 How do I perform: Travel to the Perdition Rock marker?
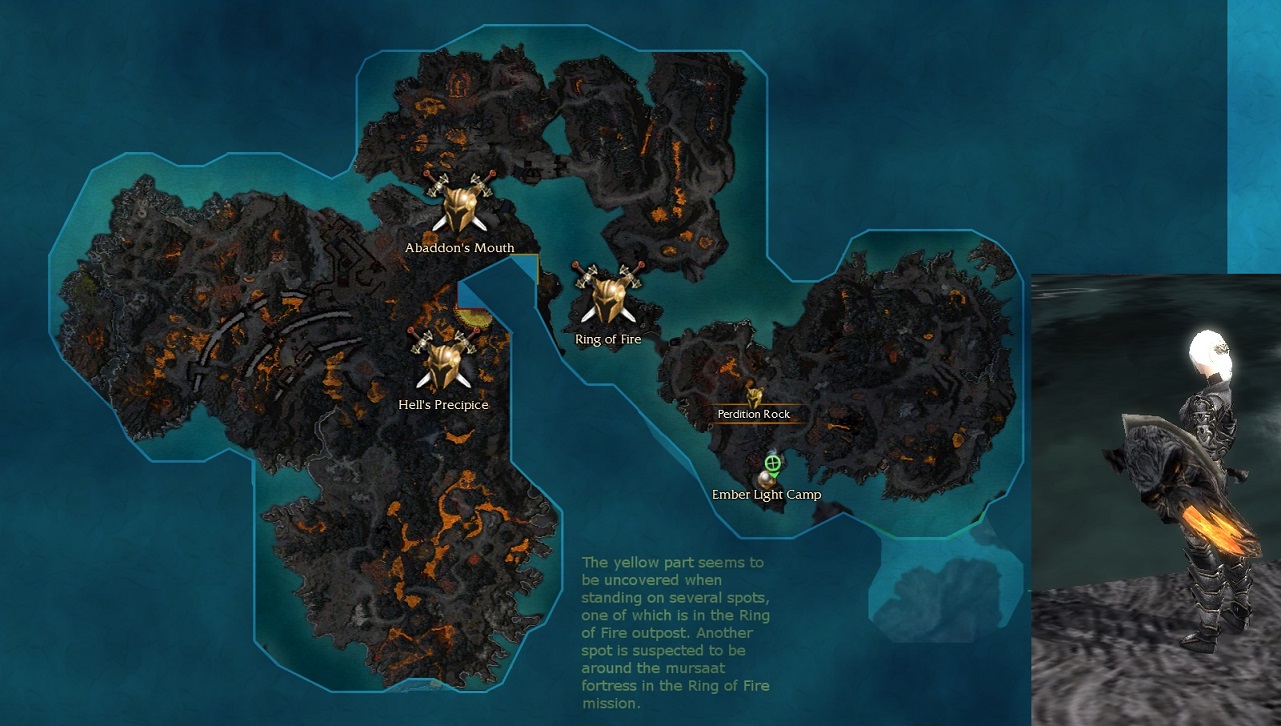coord(754,398)
